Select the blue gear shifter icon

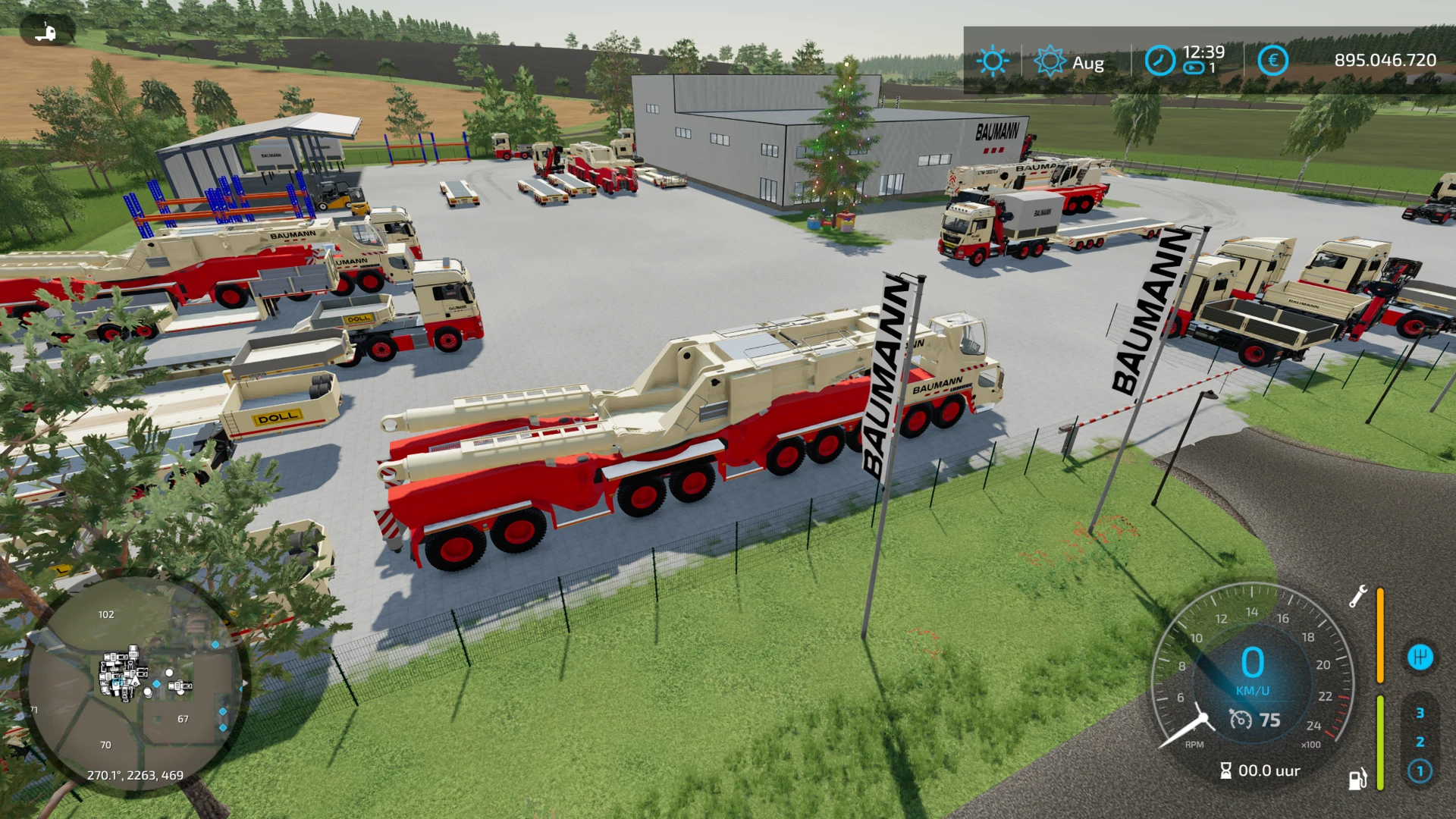pyautogui.click(x=1420, y=657)
